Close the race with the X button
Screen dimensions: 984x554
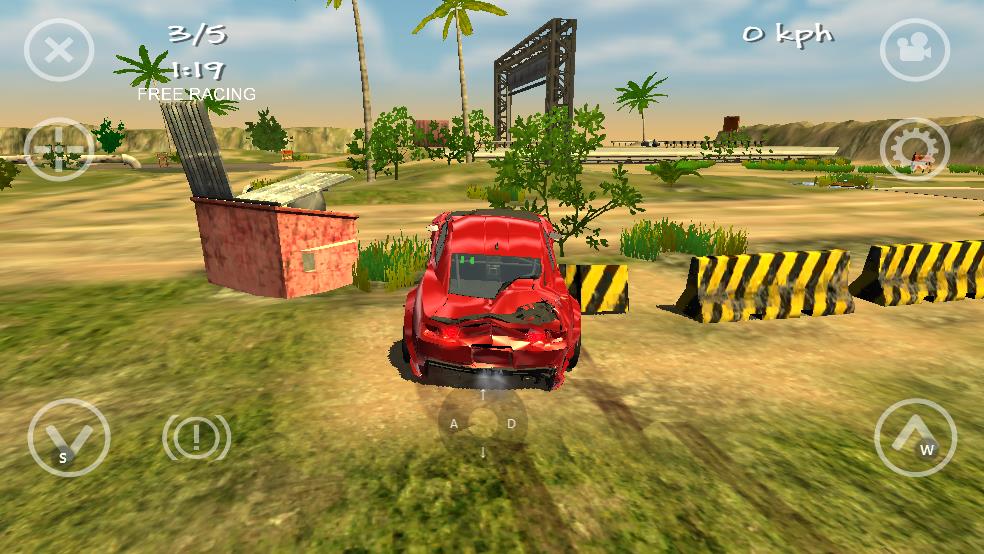tap(59, 50)
